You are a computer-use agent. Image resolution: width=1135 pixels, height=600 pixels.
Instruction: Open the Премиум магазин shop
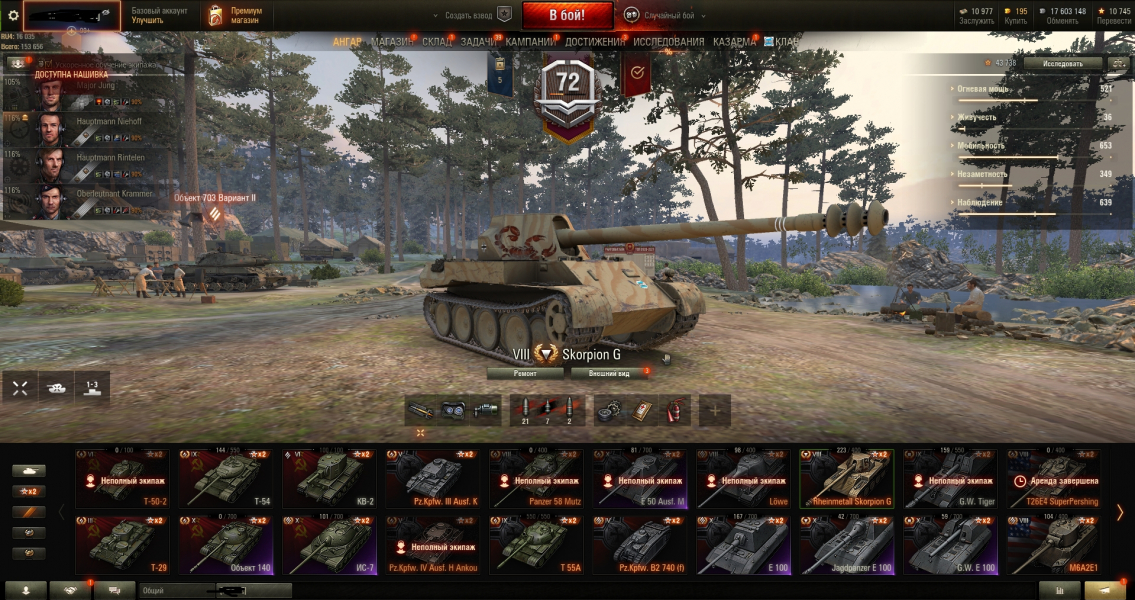tap(232, 15)
